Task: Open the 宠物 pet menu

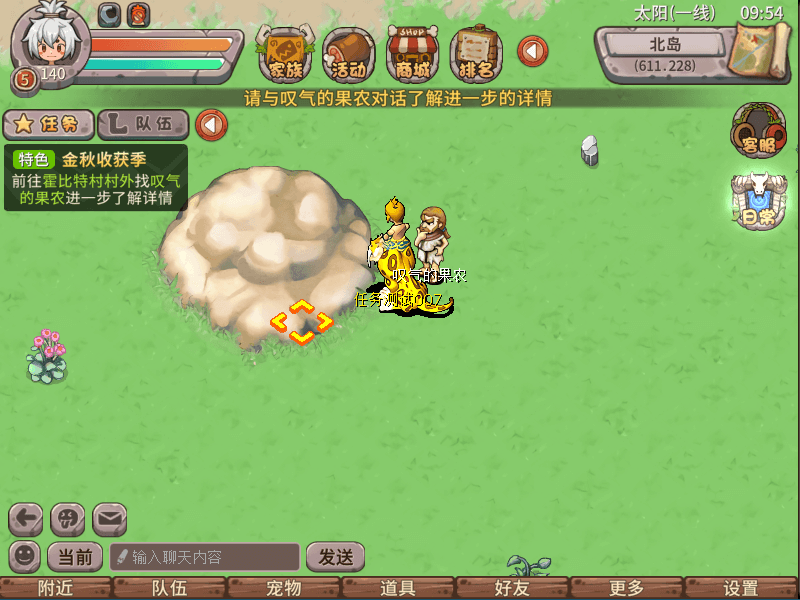Action: click(x=284, y=588)
